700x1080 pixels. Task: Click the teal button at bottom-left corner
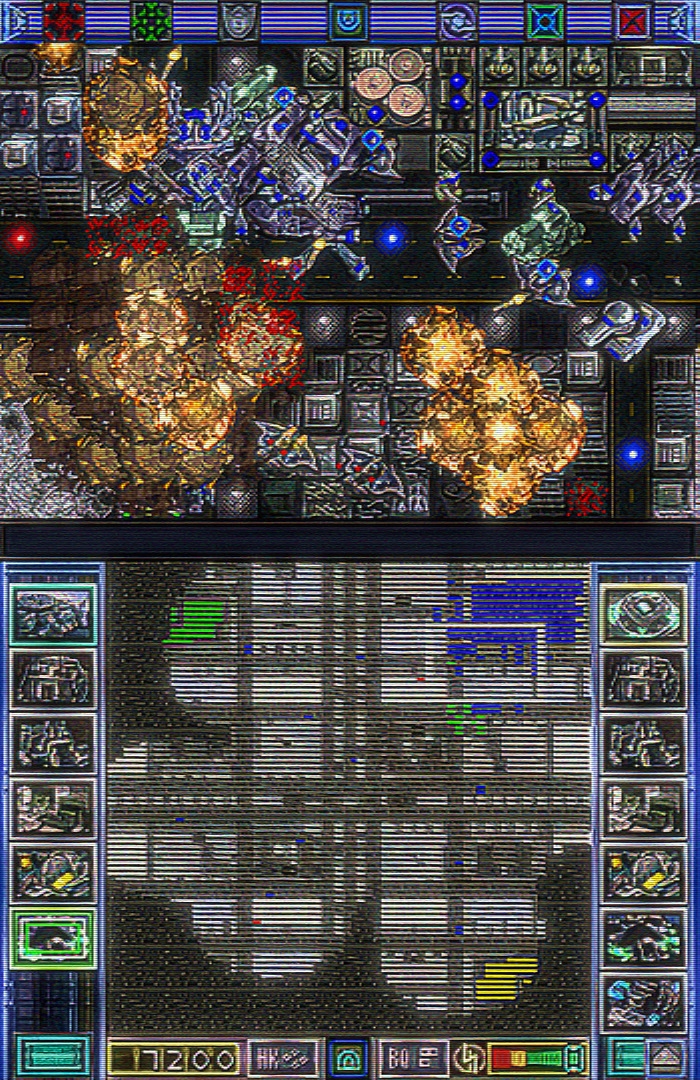point(53,1057)
